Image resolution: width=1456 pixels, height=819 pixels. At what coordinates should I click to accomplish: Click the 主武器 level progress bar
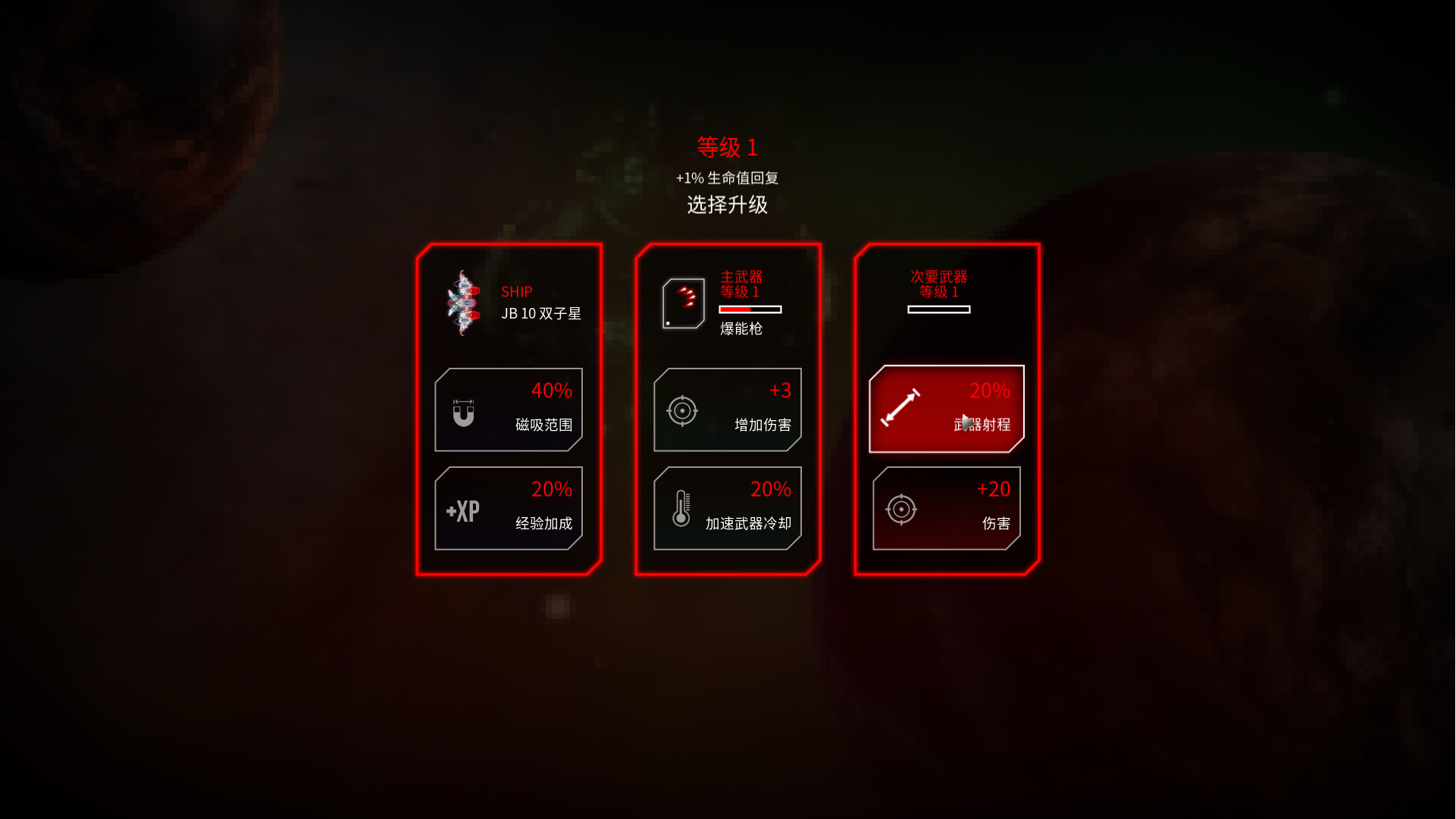tap(750, 309)
